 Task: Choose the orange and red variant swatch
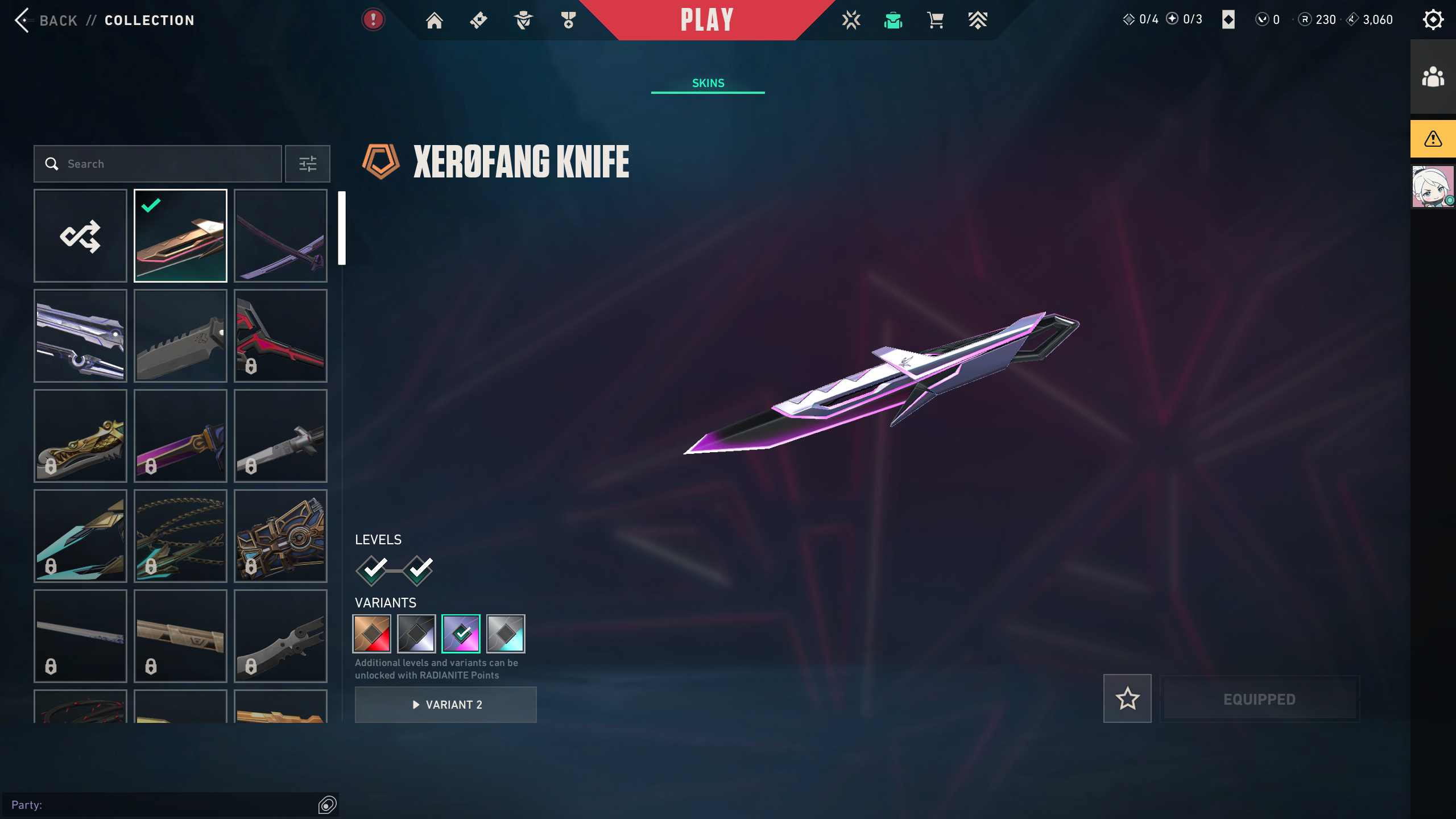(372, 634)
